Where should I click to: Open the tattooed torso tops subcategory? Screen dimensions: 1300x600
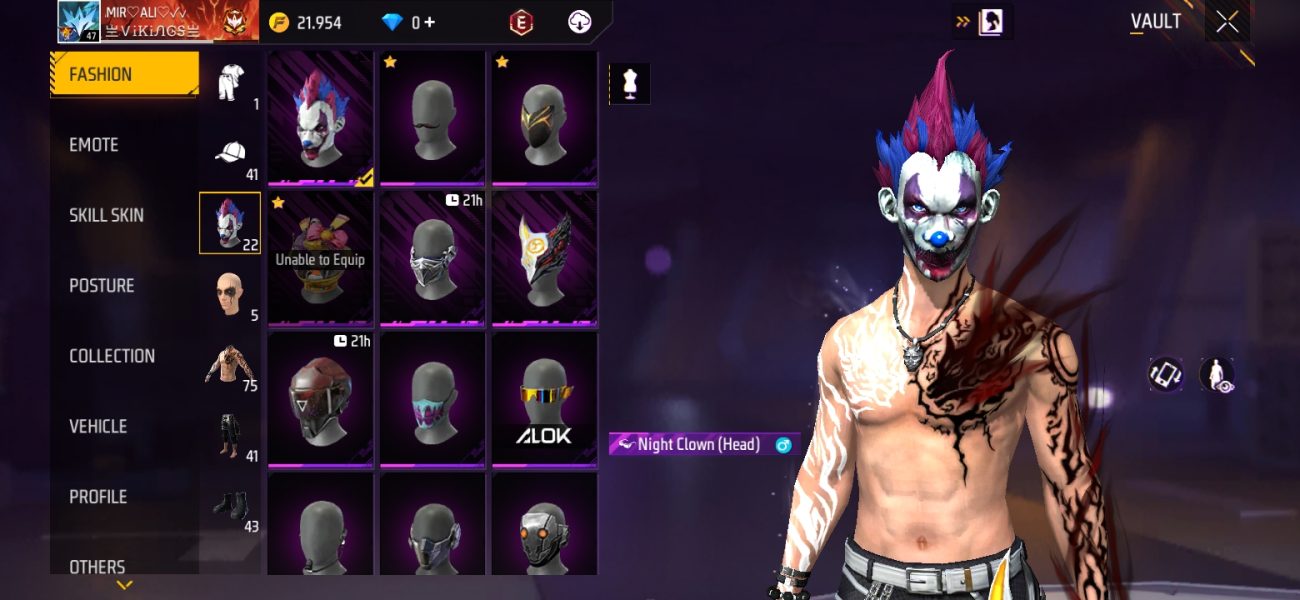230,366
